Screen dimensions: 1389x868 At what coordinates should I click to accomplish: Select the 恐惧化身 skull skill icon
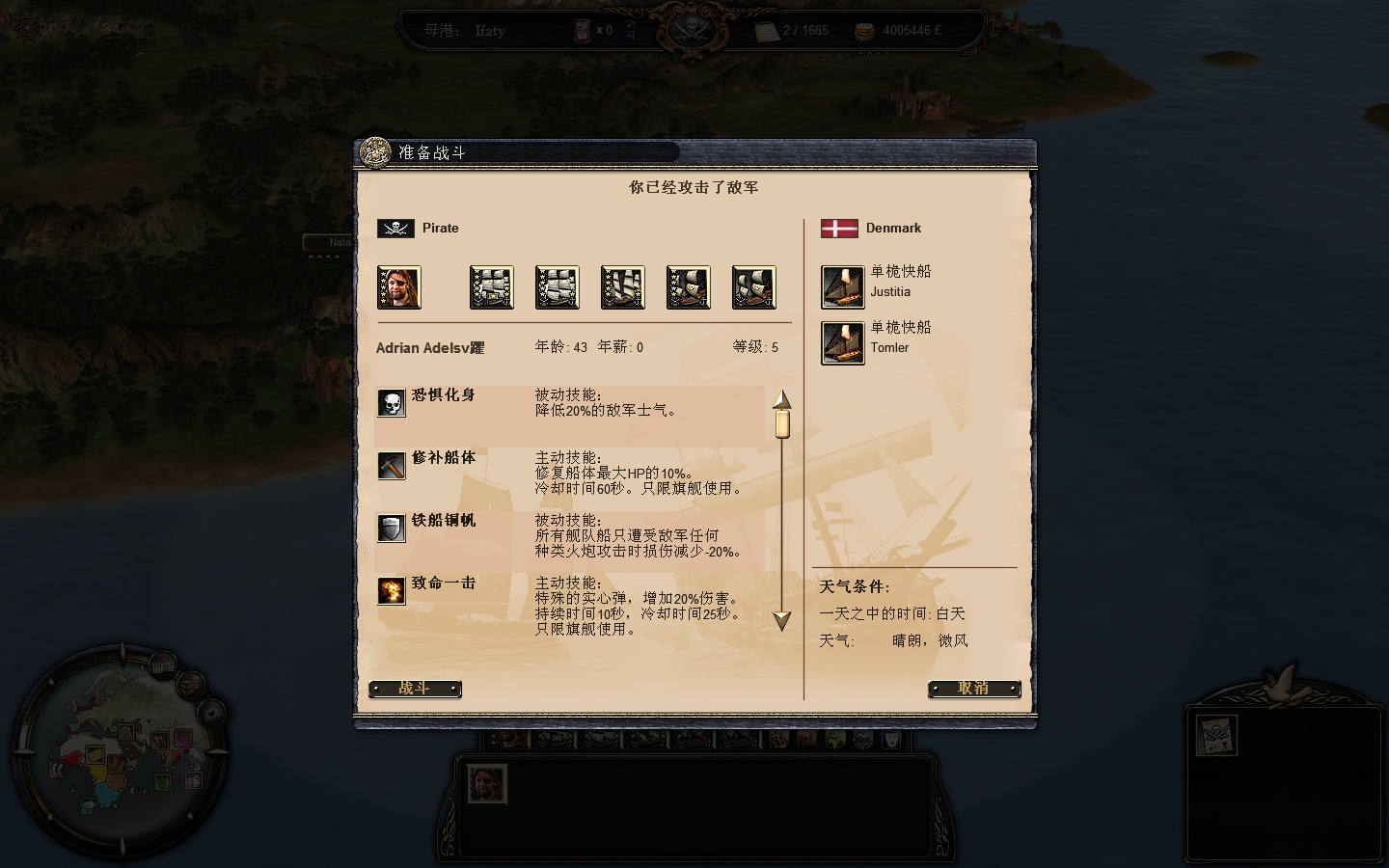pos(391,403)
